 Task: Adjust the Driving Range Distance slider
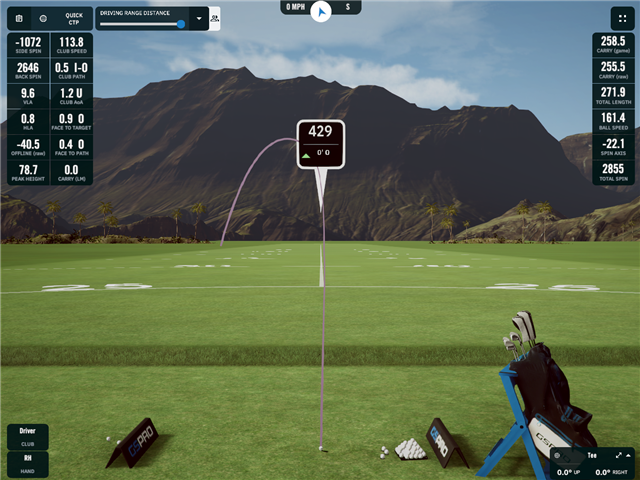[180, 24]
